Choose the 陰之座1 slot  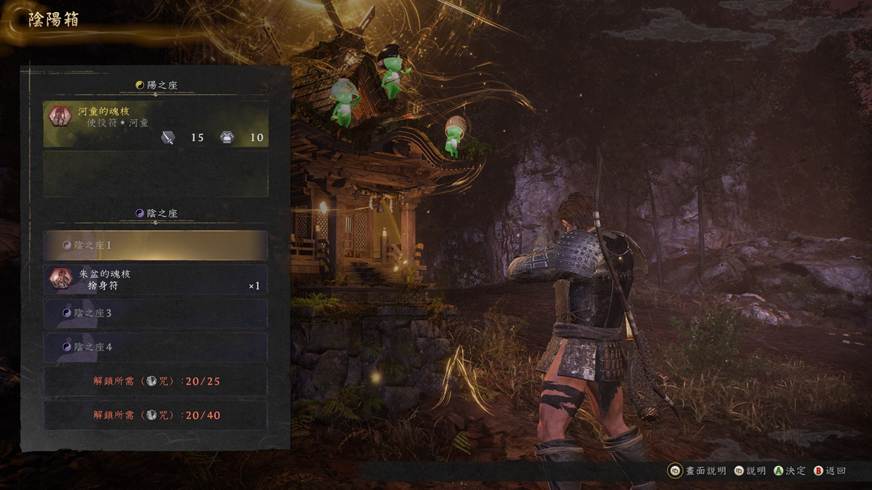point(155,245)
